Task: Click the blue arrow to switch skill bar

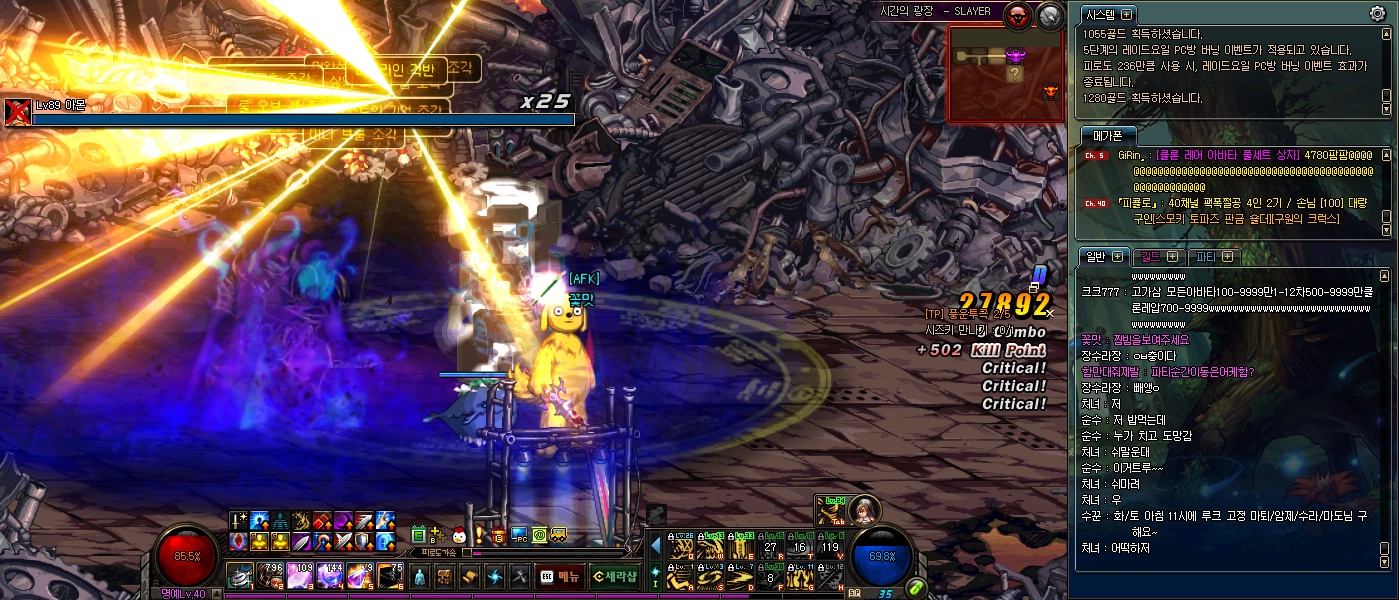Action: point(656,546)
